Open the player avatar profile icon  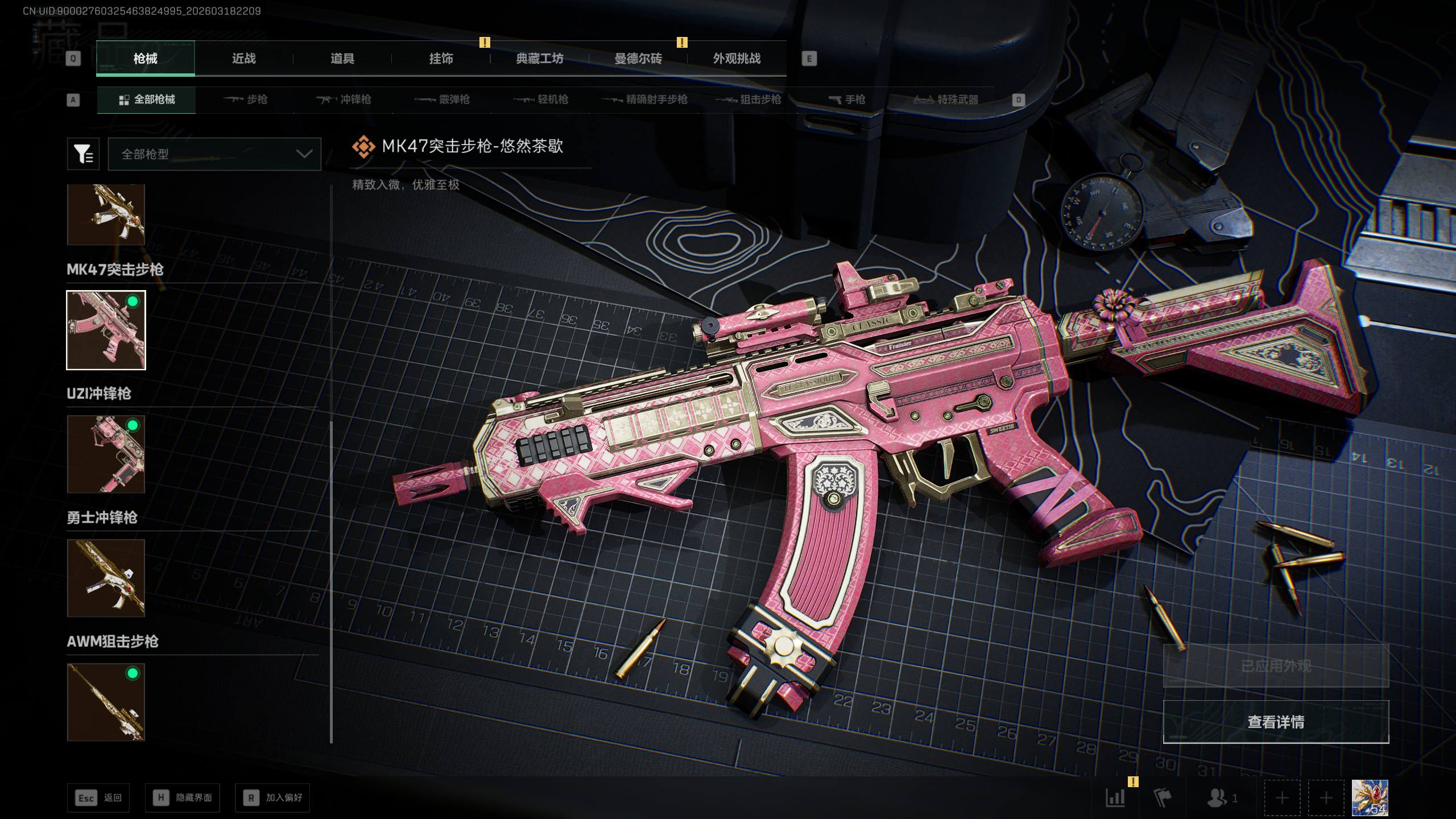(1370, 798)
